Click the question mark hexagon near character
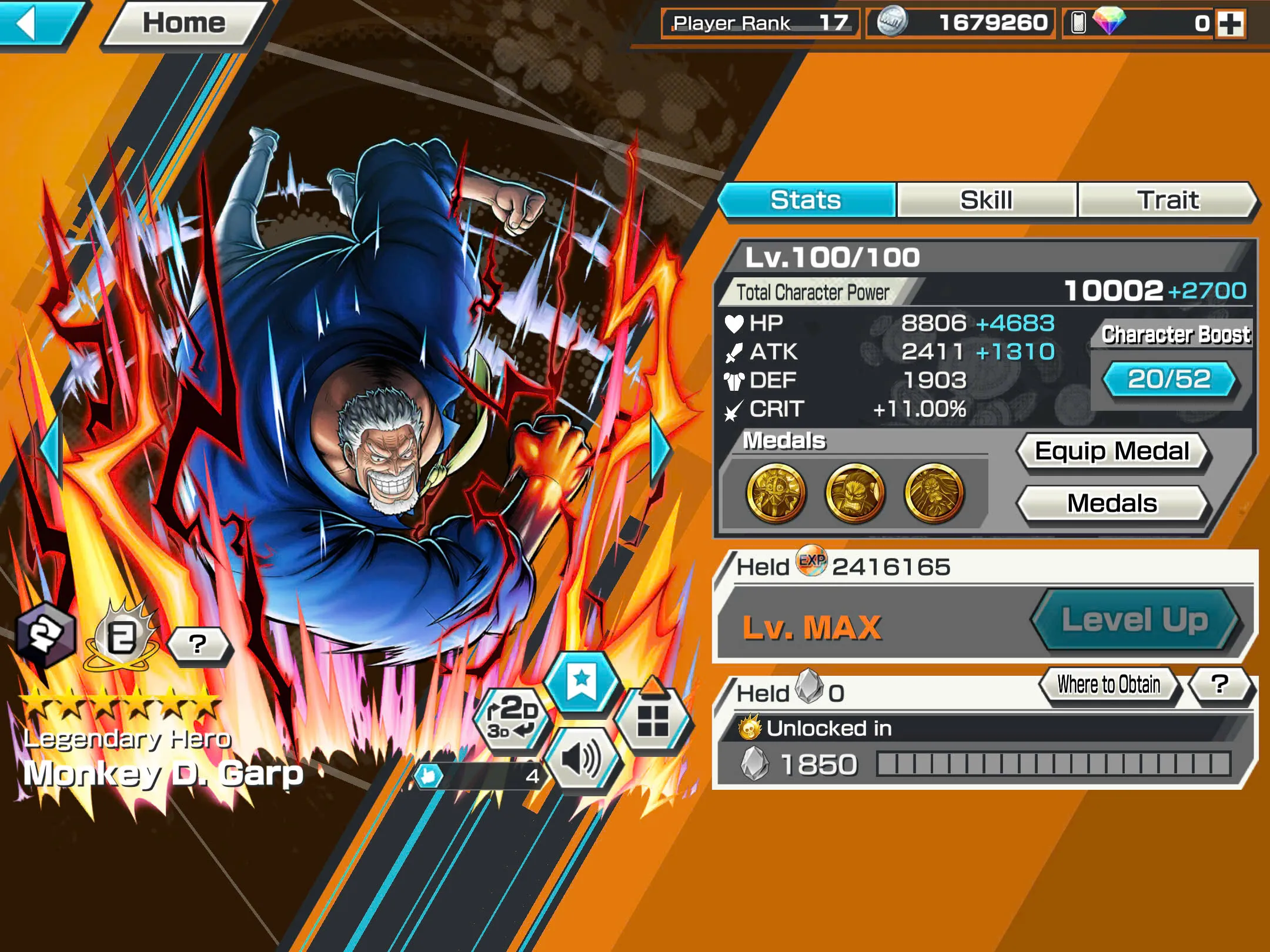The height and width of the screenshot is (952, 1270). tap(197, 643)
